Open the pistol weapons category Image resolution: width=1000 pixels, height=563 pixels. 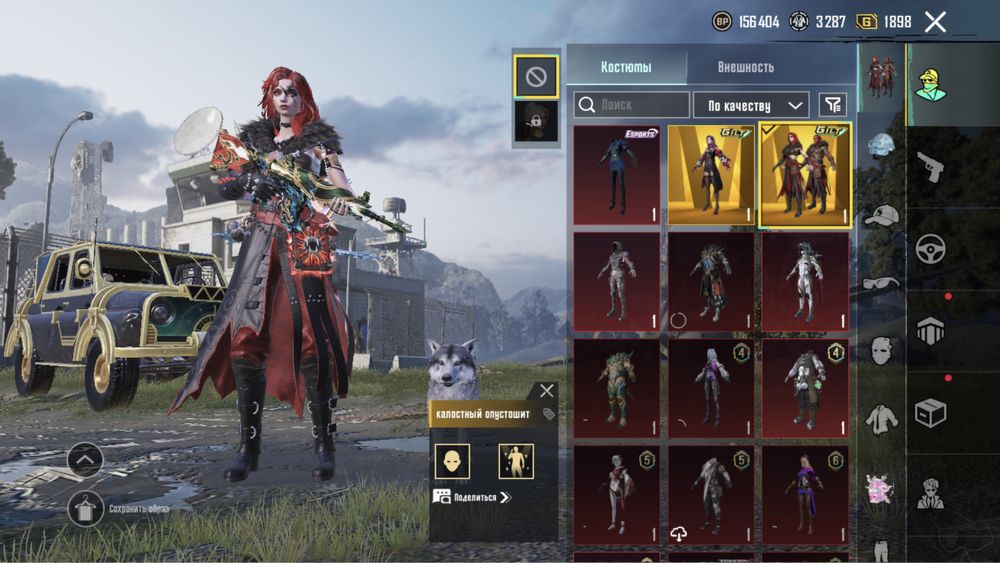930,167
